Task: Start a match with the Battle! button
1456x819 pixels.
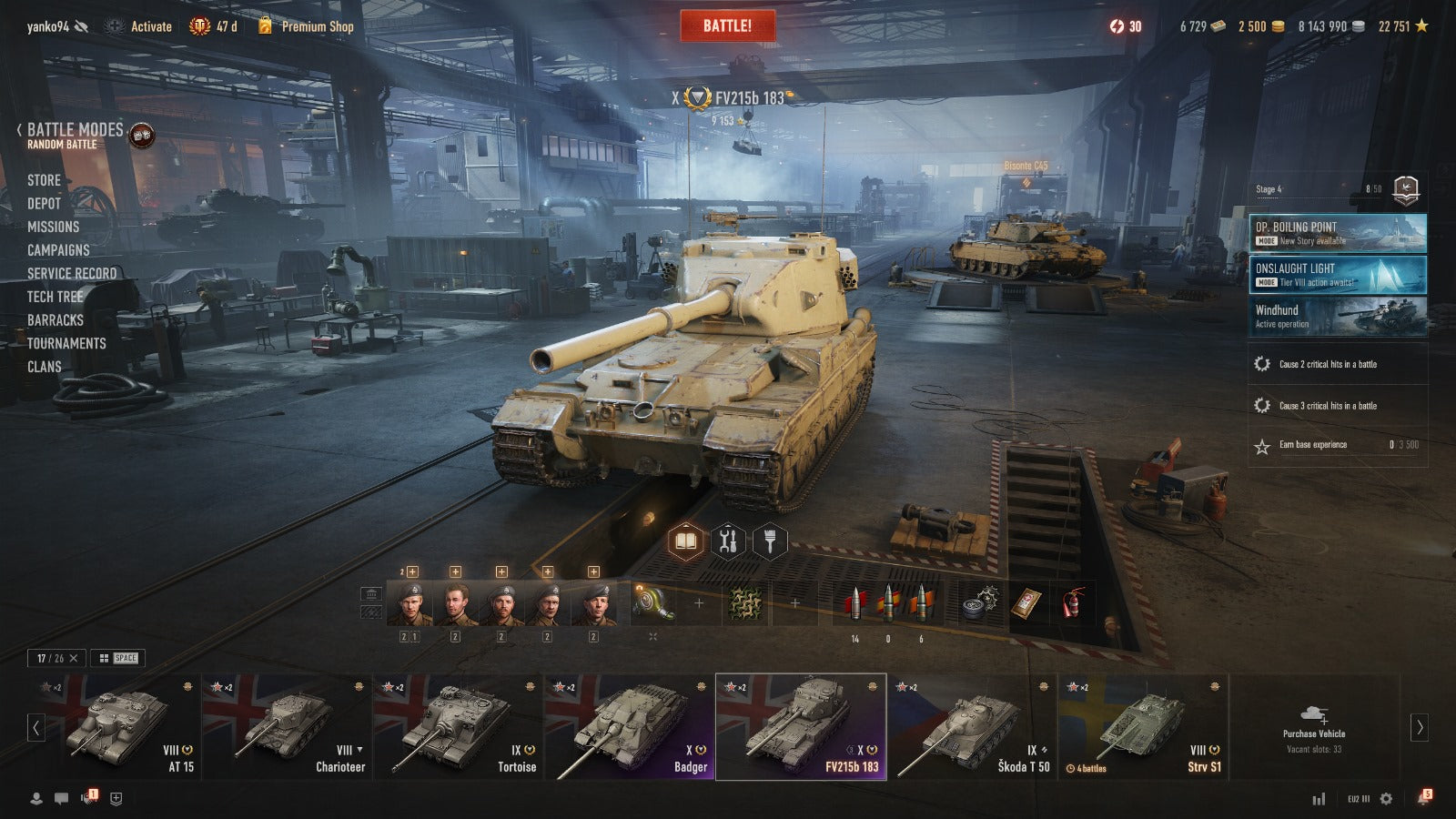Action: (x=727, y=25)
